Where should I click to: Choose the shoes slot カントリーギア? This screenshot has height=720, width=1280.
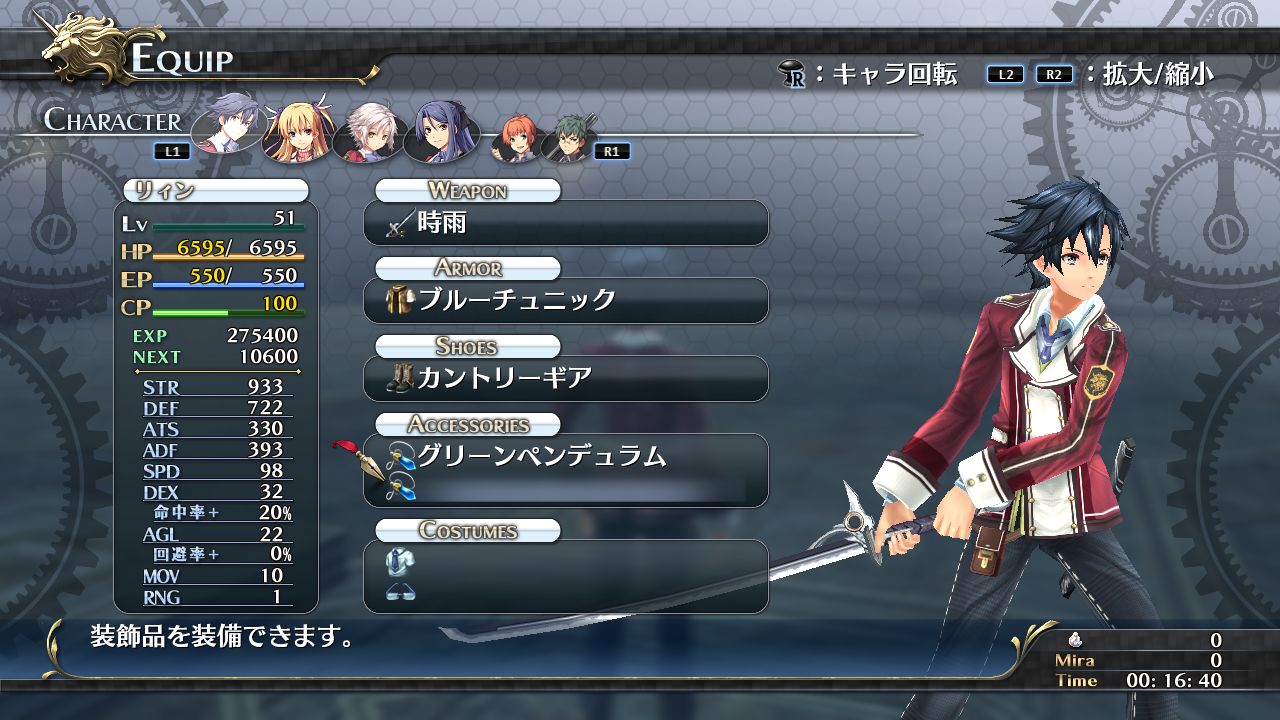pyautogui.click(x=566, y=378)
